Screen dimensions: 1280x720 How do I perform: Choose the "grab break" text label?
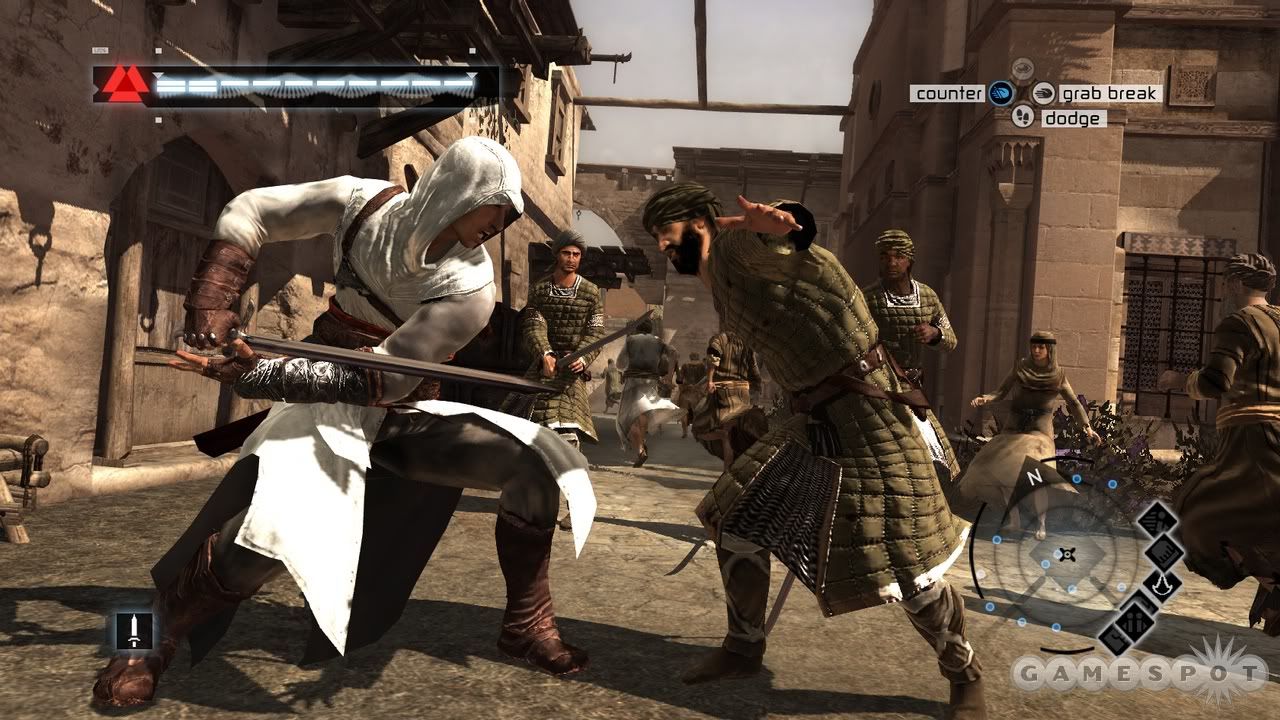(x=1110, y=94)
